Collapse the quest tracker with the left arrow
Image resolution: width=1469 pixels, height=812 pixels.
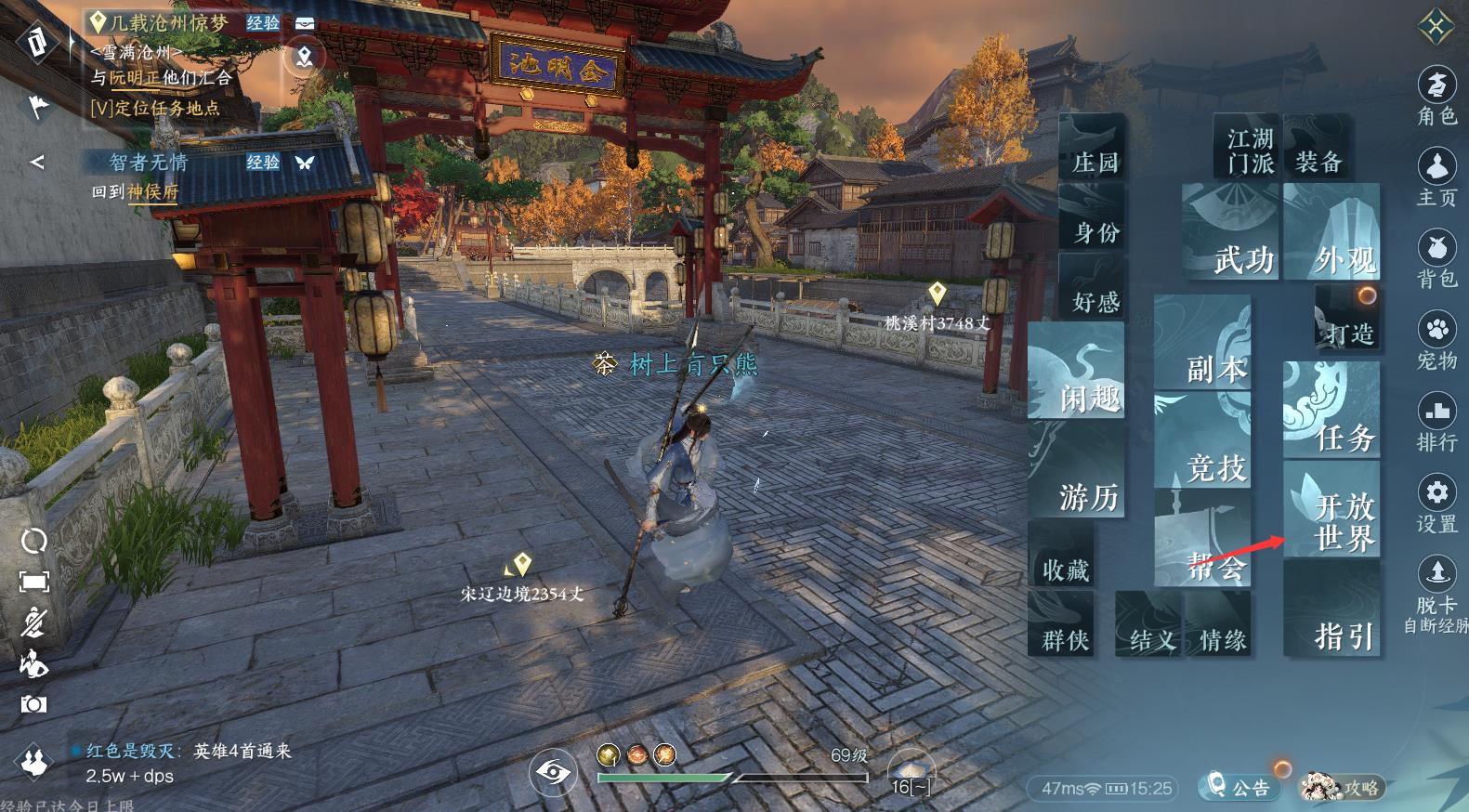36,161
